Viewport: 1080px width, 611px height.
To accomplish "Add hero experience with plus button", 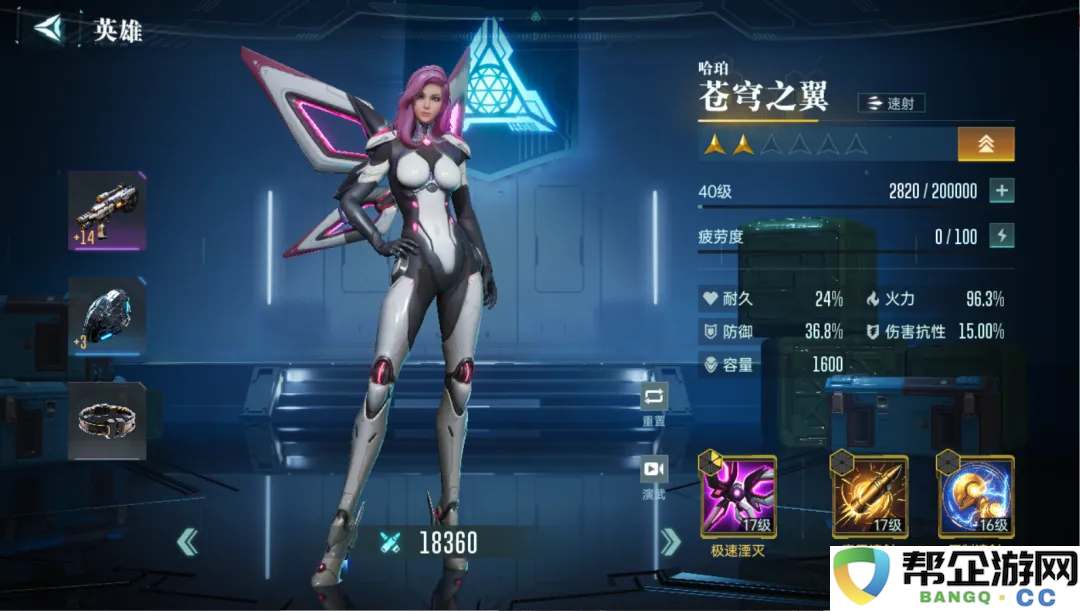I will 1001,191.
